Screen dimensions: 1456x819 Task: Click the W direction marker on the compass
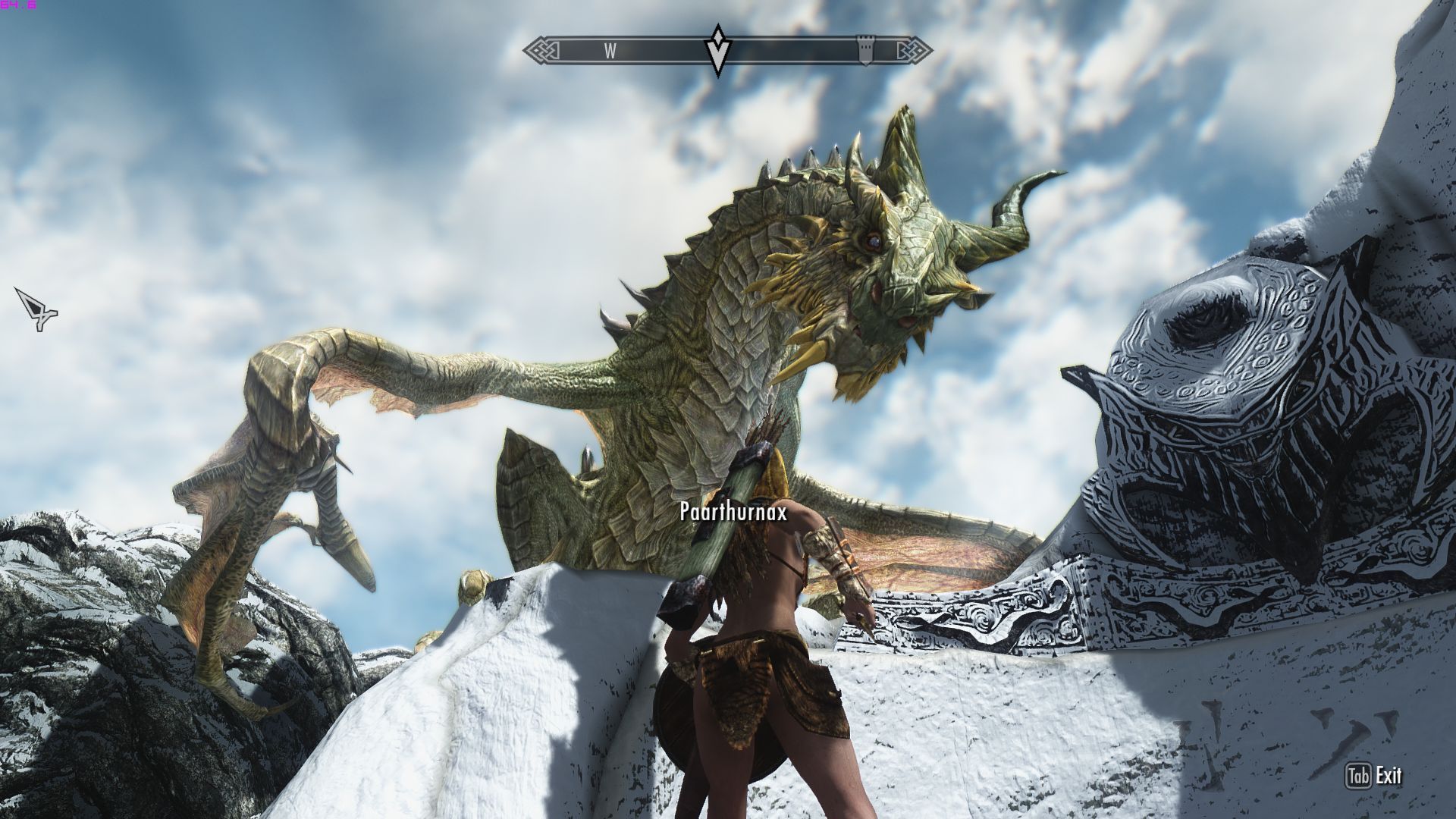click(609, 51)
